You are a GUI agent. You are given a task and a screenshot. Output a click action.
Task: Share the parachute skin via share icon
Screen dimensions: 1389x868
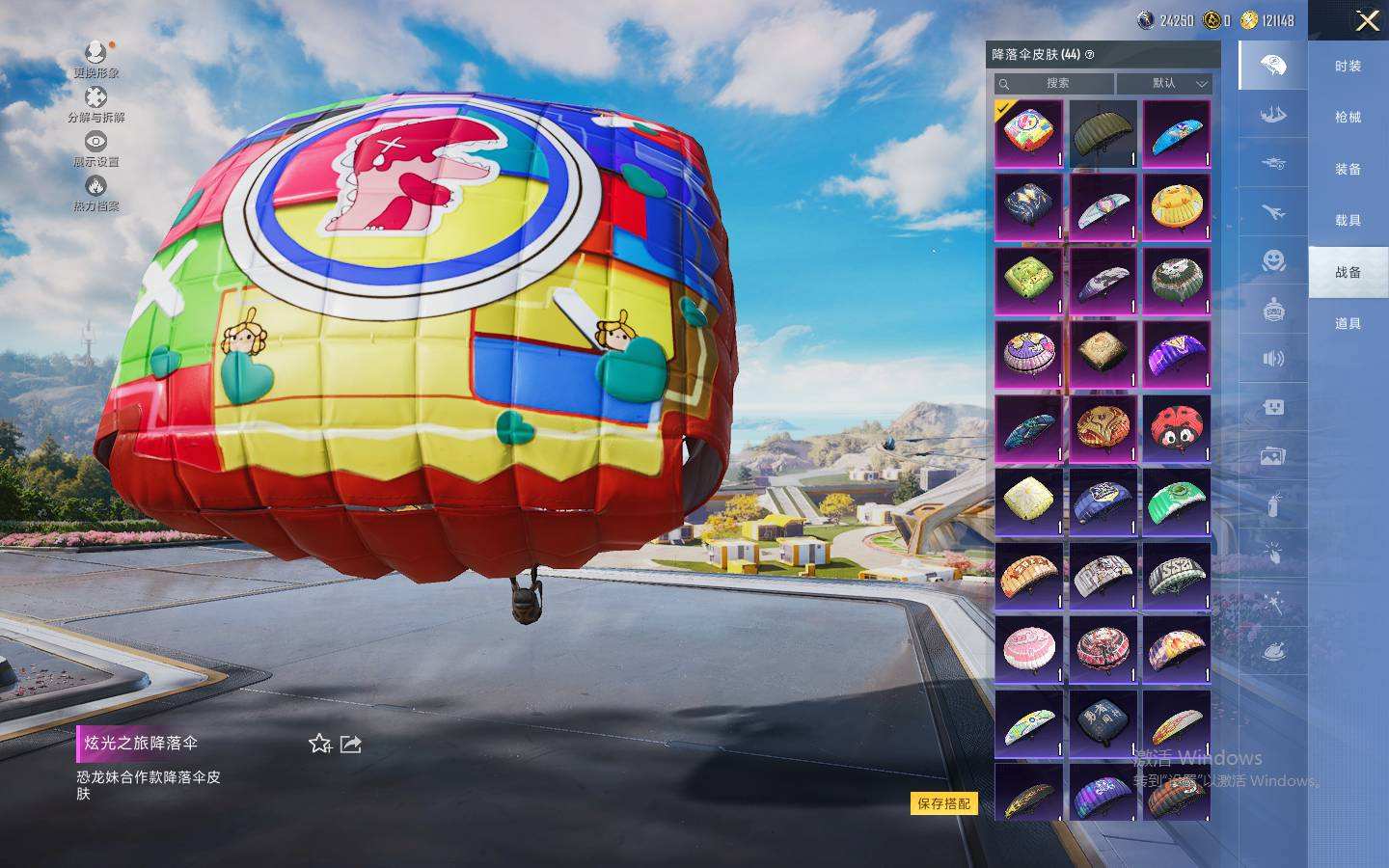click(351, 744)
